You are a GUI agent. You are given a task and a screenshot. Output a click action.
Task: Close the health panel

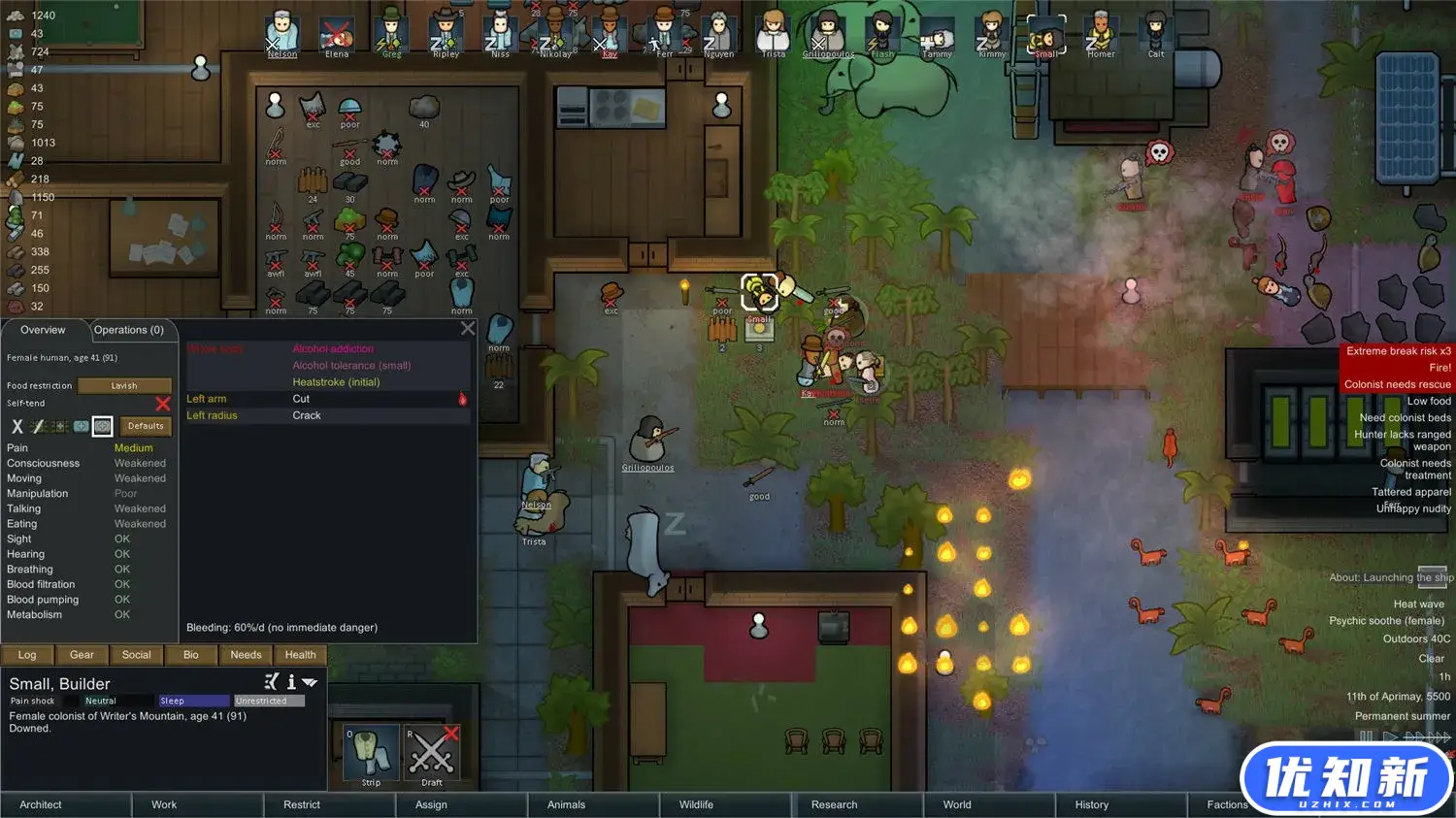468,329
